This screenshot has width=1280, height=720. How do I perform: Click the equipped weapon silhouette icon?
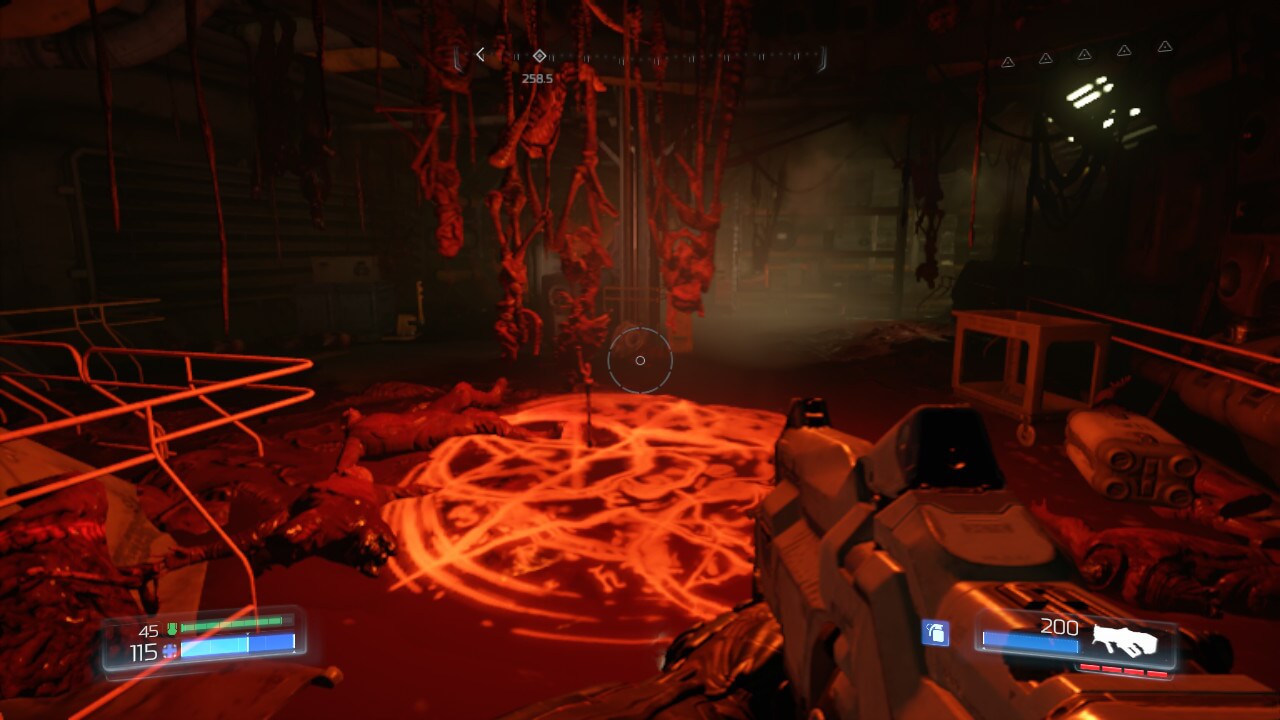pyautogui.click(x=1124, y=640)
